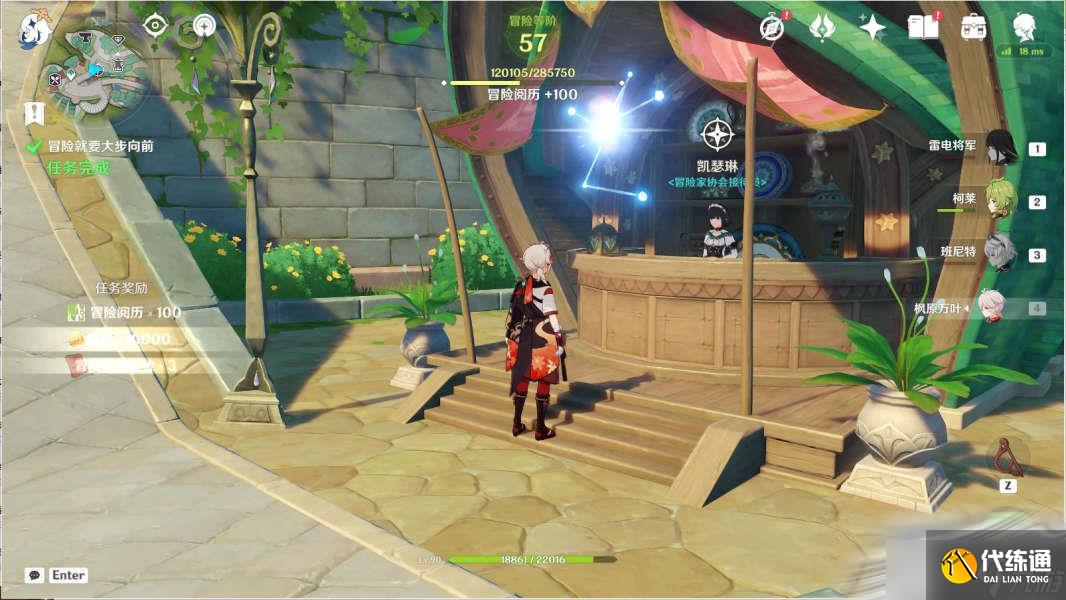1066x600 pixels.
Task: Open the adventurer handbook book icon
Action: [922, 27]
